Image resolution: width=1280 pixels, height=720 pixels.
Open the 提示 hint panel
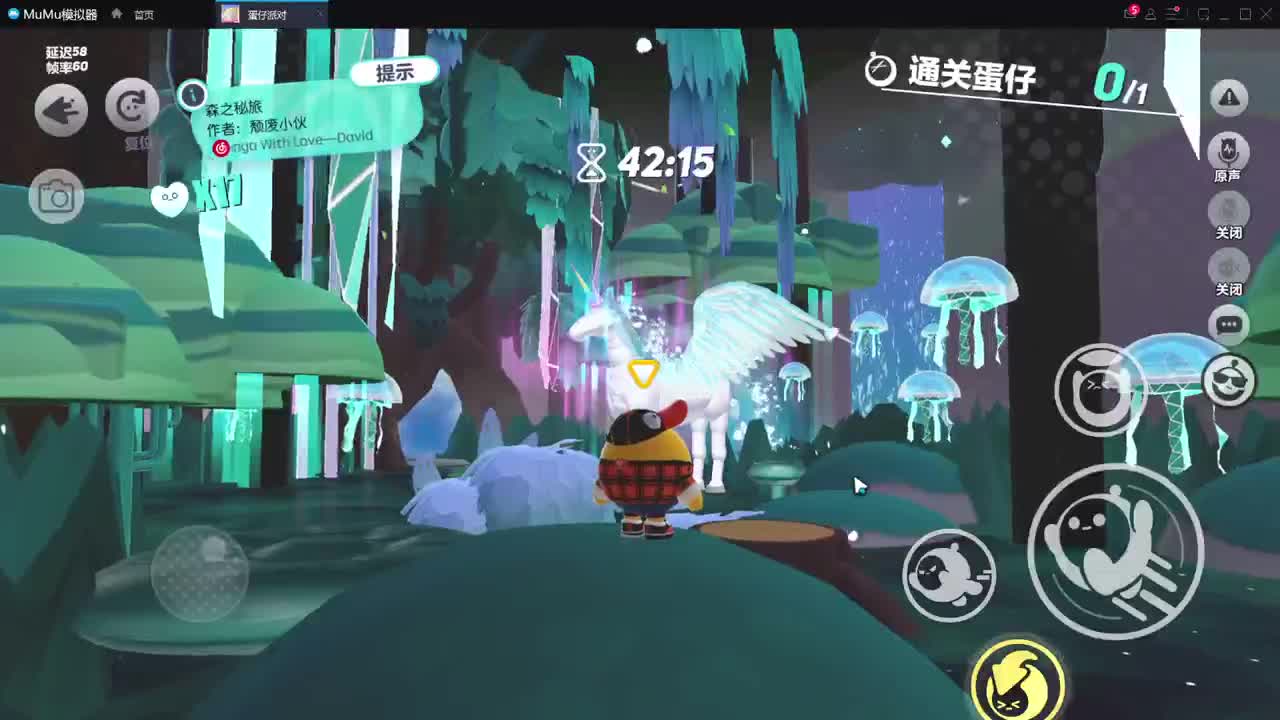click(393, 70)
